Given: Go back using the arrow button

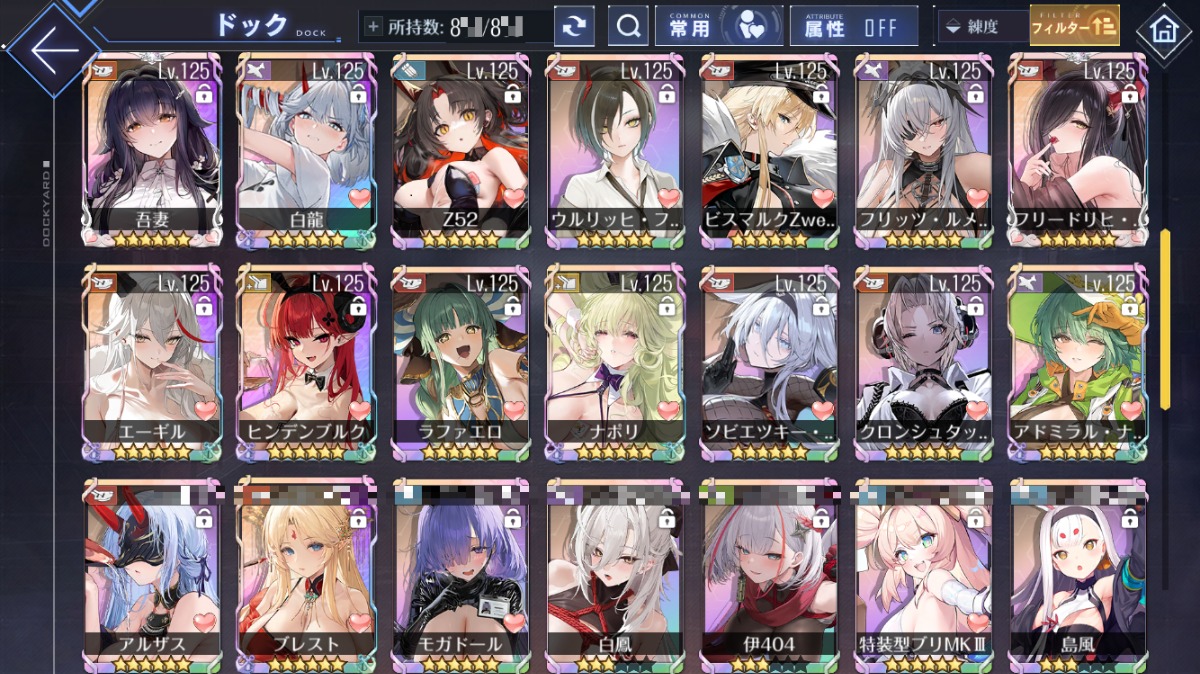Looking at the screenshot, I should coord(50,47).
